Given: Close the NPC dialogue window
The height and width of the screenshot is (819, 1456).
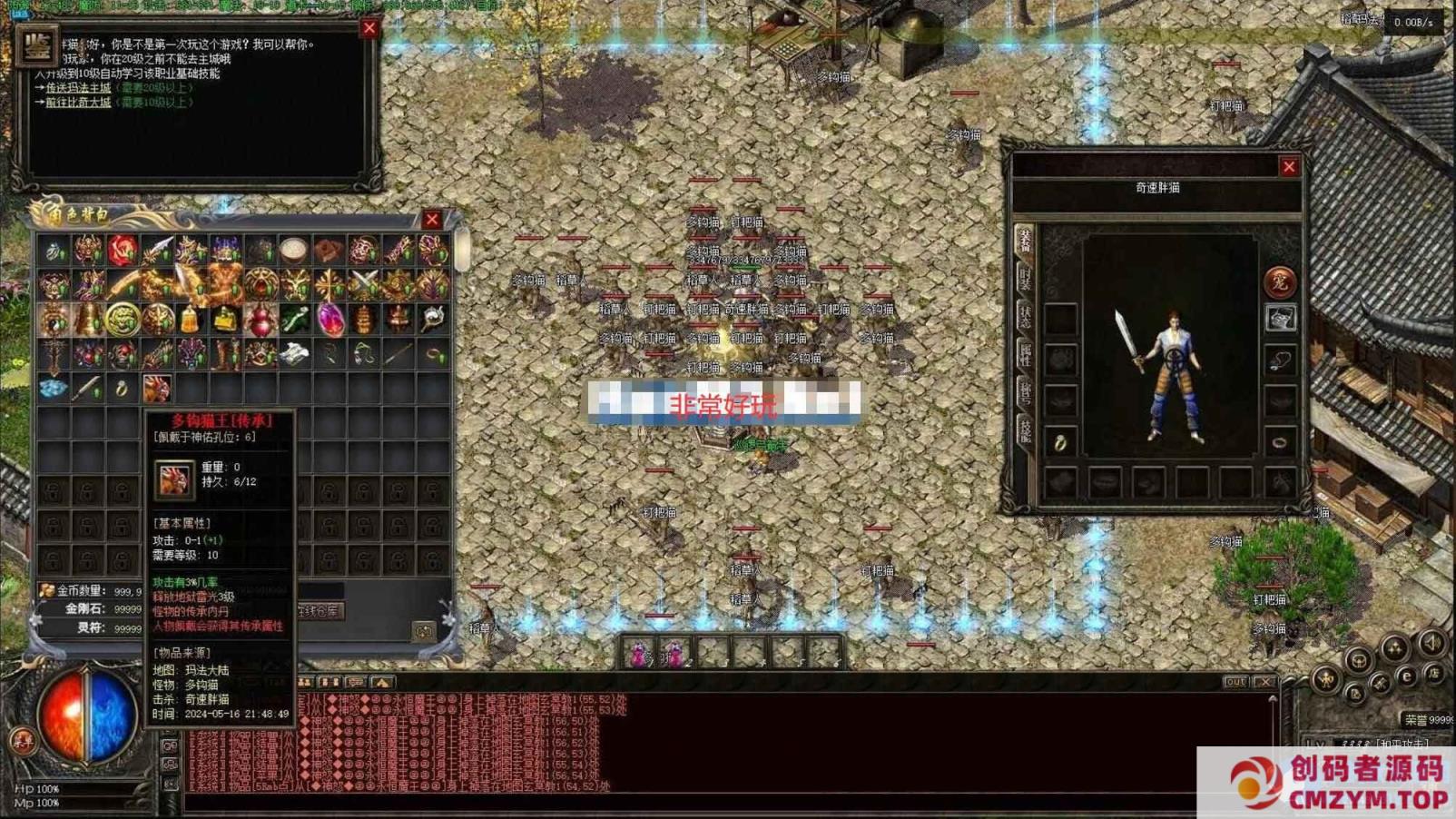Looking at the screenshot, I should pyautogui.click(x=369, y=28).
